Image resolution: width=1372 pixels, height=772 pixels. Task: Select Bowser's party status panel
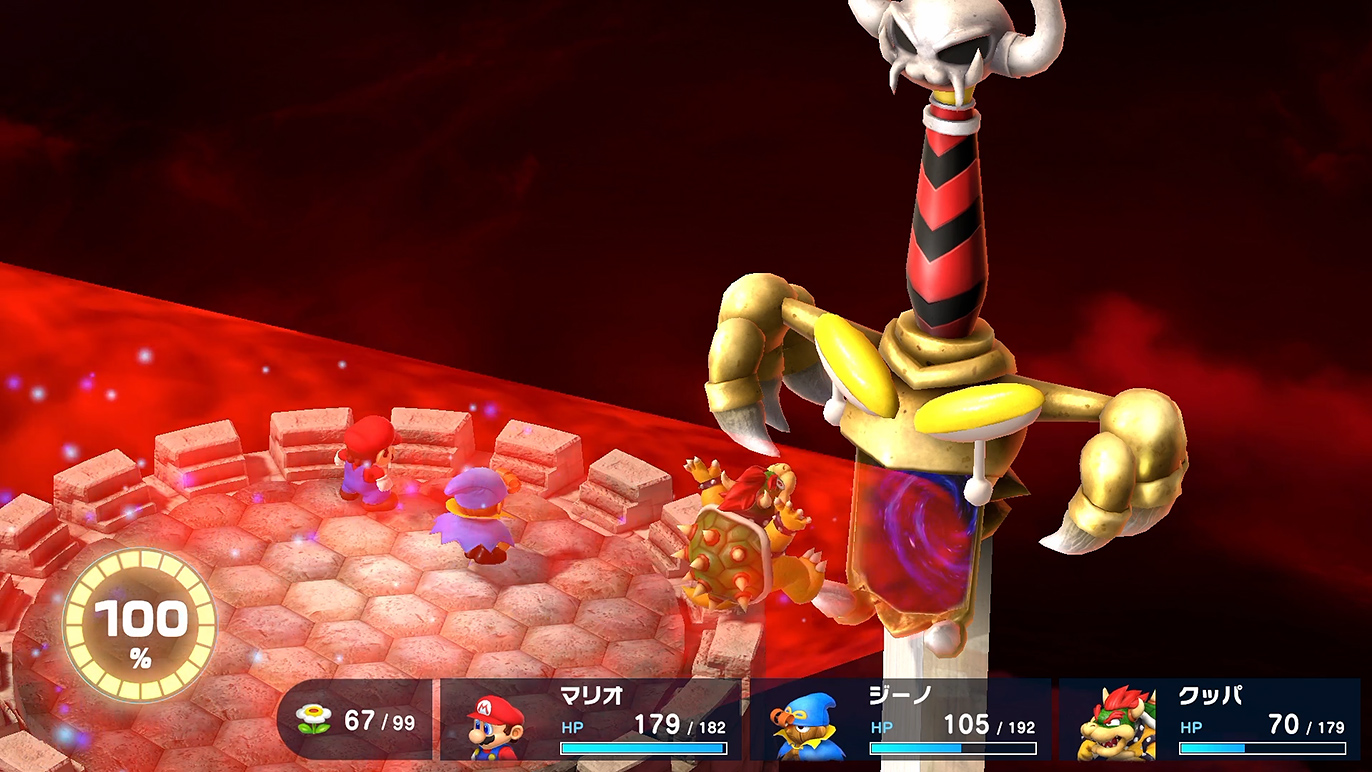coord(1210,720)
